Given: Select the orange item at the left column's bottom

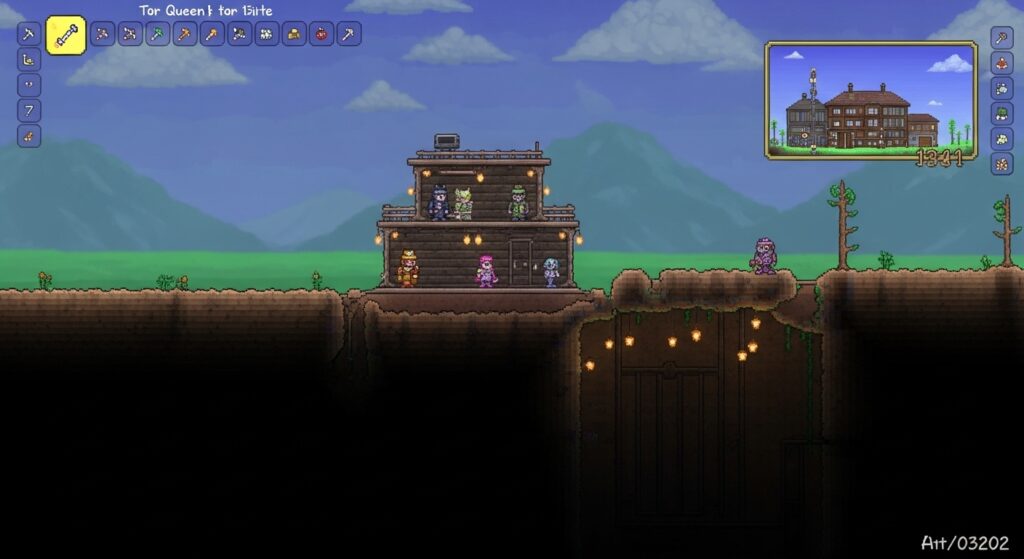Looking at the screenshot, I should [x=29, y=136].
